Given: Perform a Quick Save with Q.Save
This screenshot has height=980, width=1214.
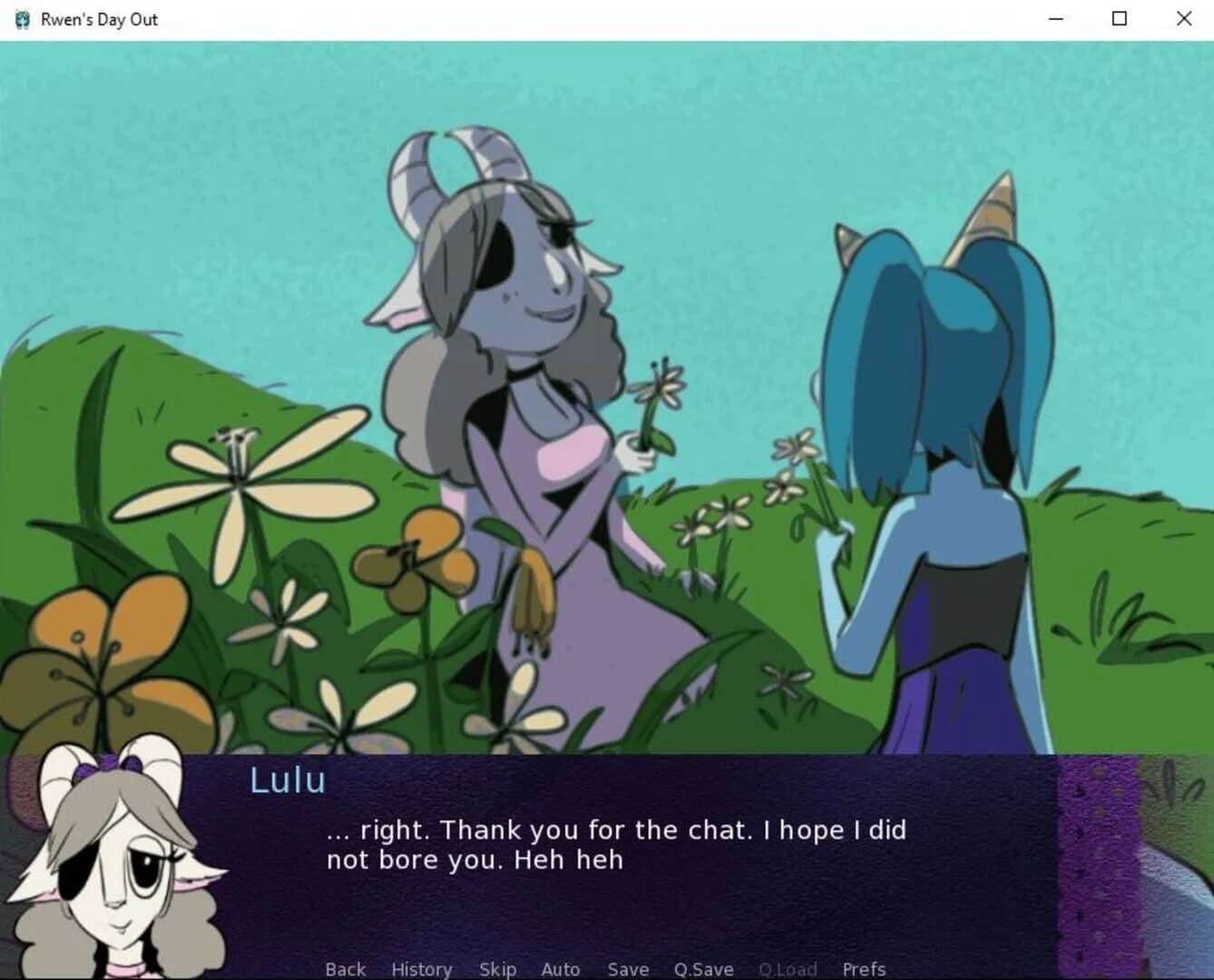Looking at the screenshot, I should pyautogui.click(x=703, y=969).
